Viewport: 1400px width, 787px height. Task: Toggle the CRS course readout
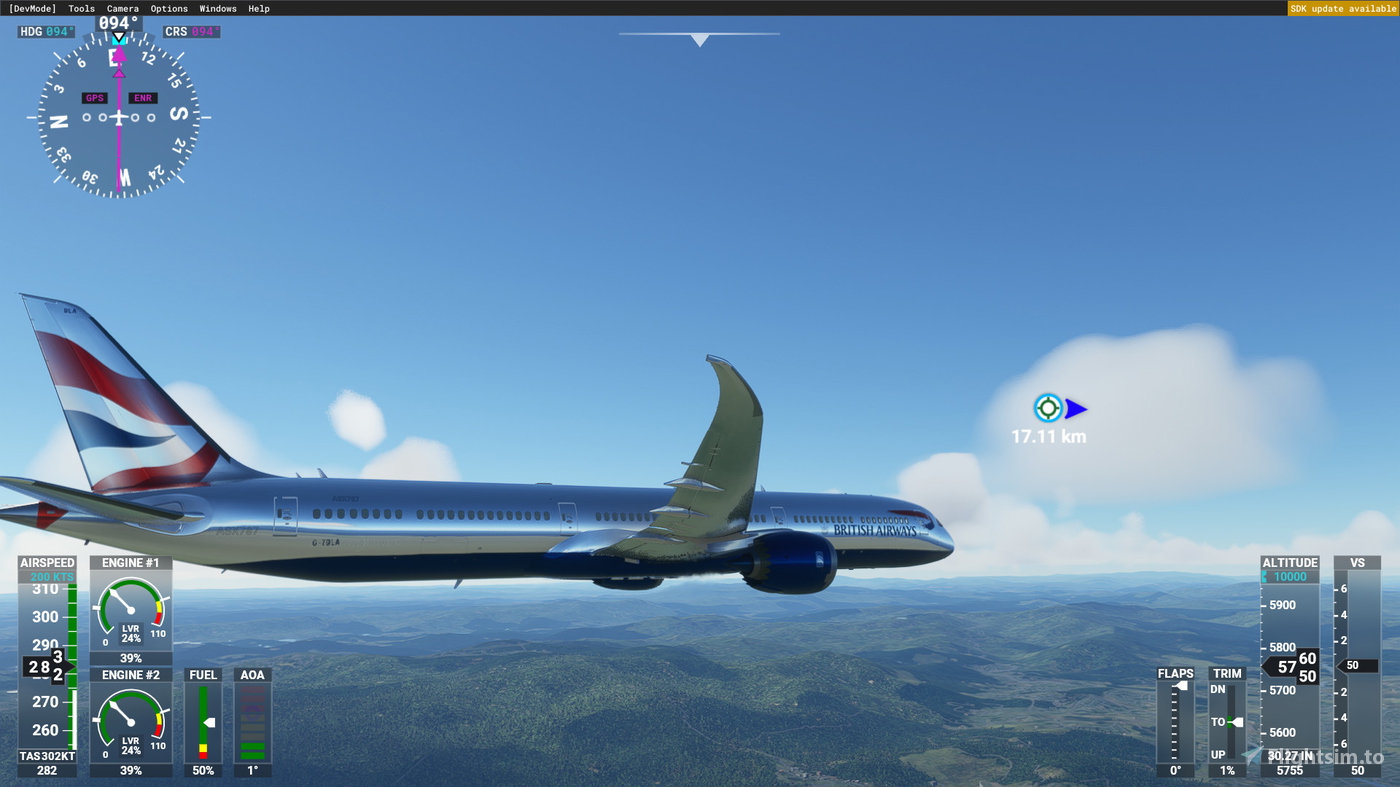coord(190,31)
